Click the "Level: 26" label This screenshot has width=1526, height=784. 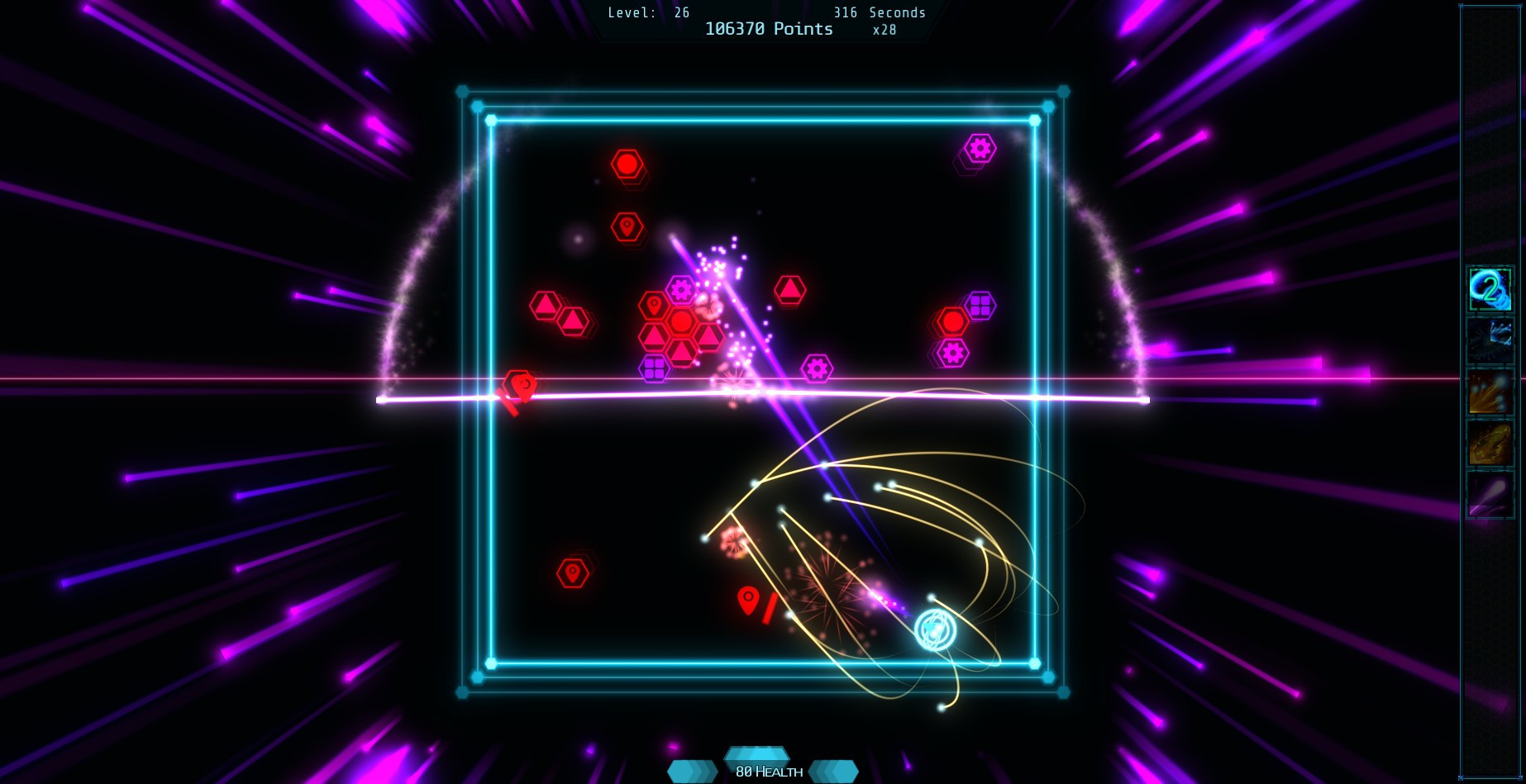click(646, 12)
